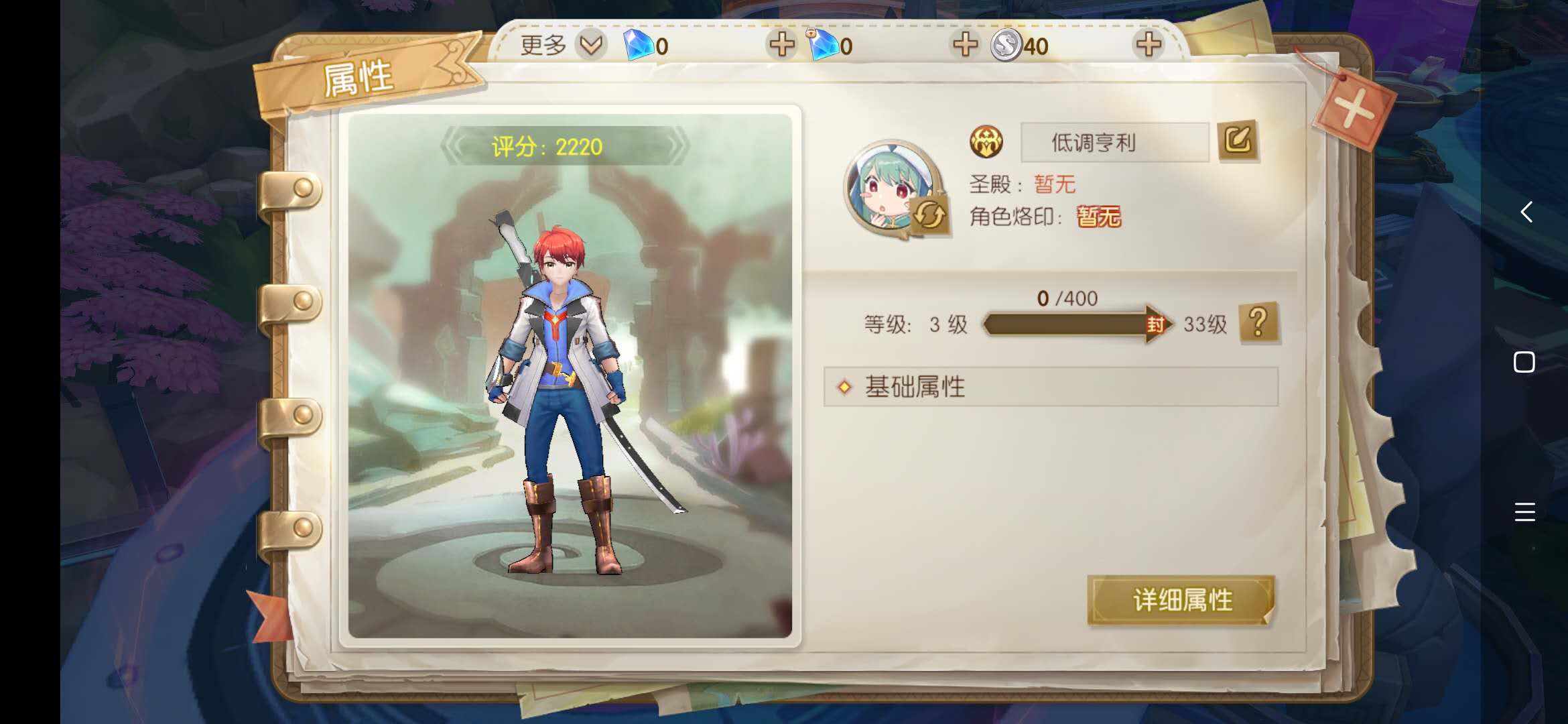Screen dimensions: 1568x724
Task: Expand the 更多 currency dropdown
Action: tap(591, 45)
